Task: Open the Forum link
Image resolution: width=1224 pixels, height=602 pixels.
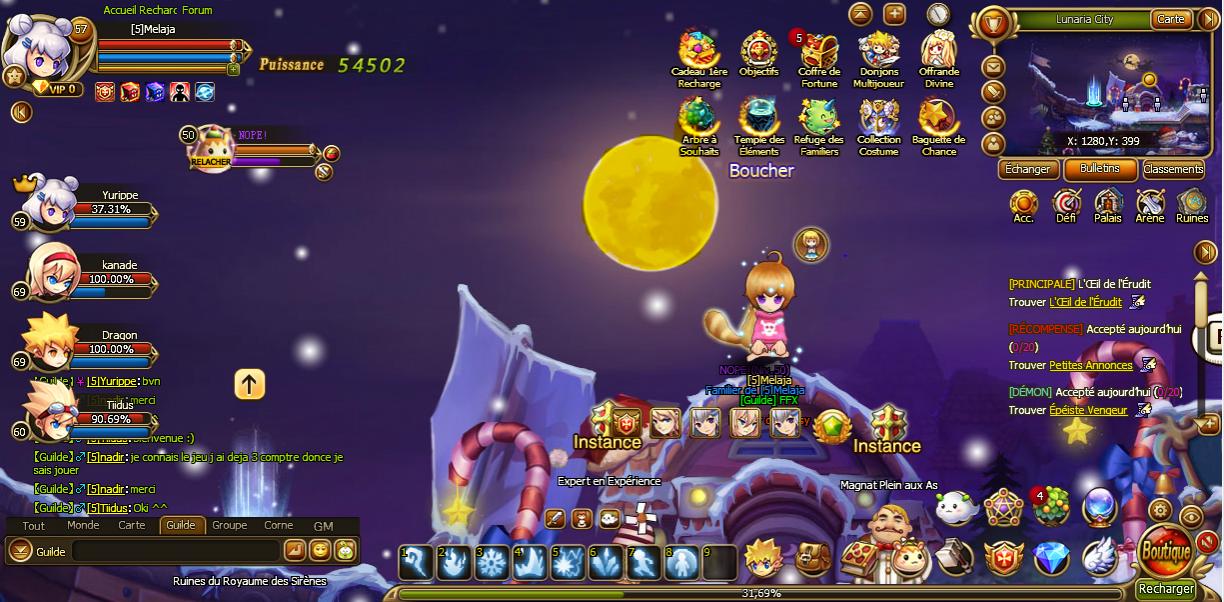Action: pyautogui.click(x=197, y=10)
